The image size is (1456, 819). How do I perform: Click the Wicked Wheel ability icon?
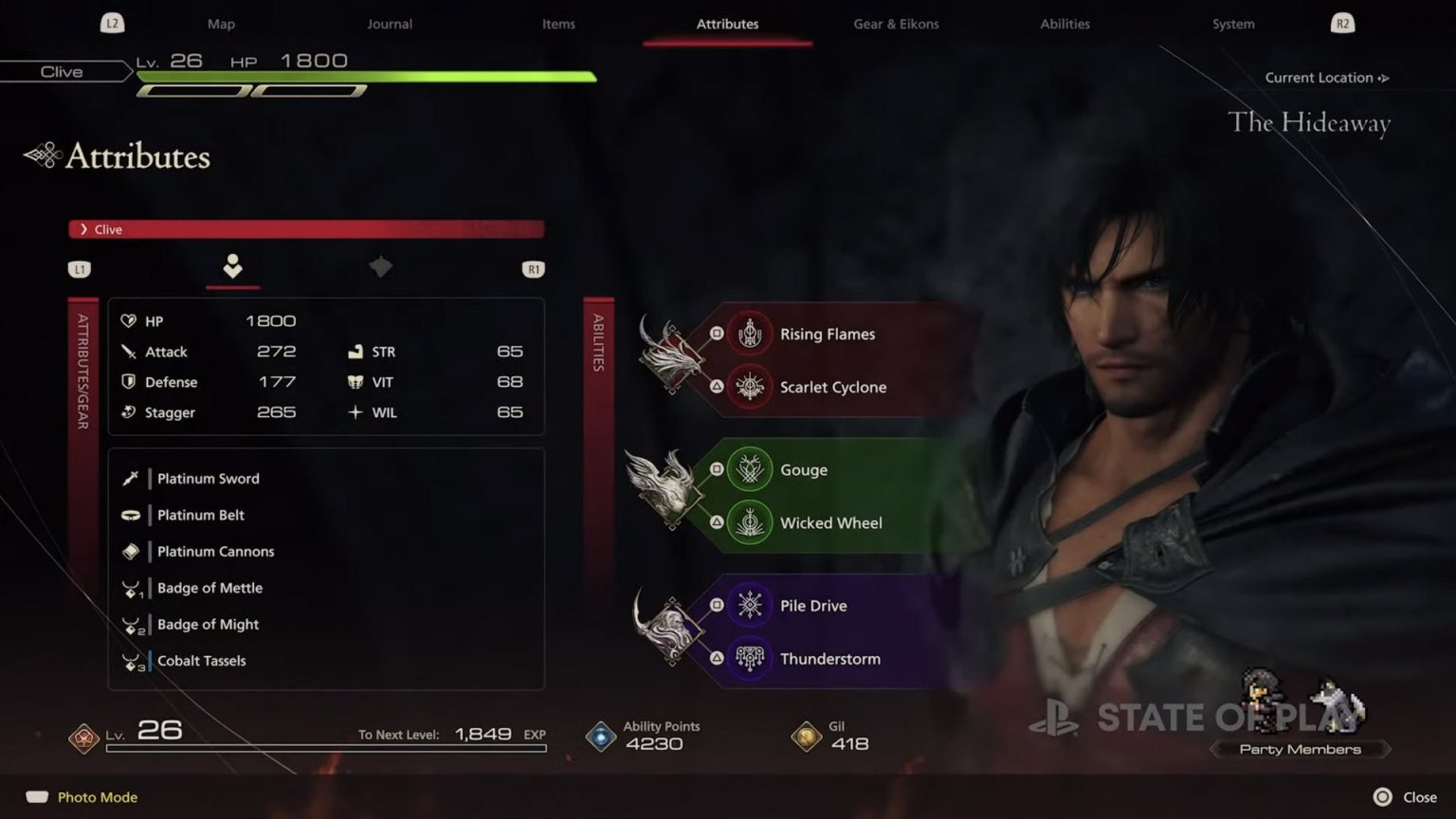pyautogui.click(x=750, y=522)
